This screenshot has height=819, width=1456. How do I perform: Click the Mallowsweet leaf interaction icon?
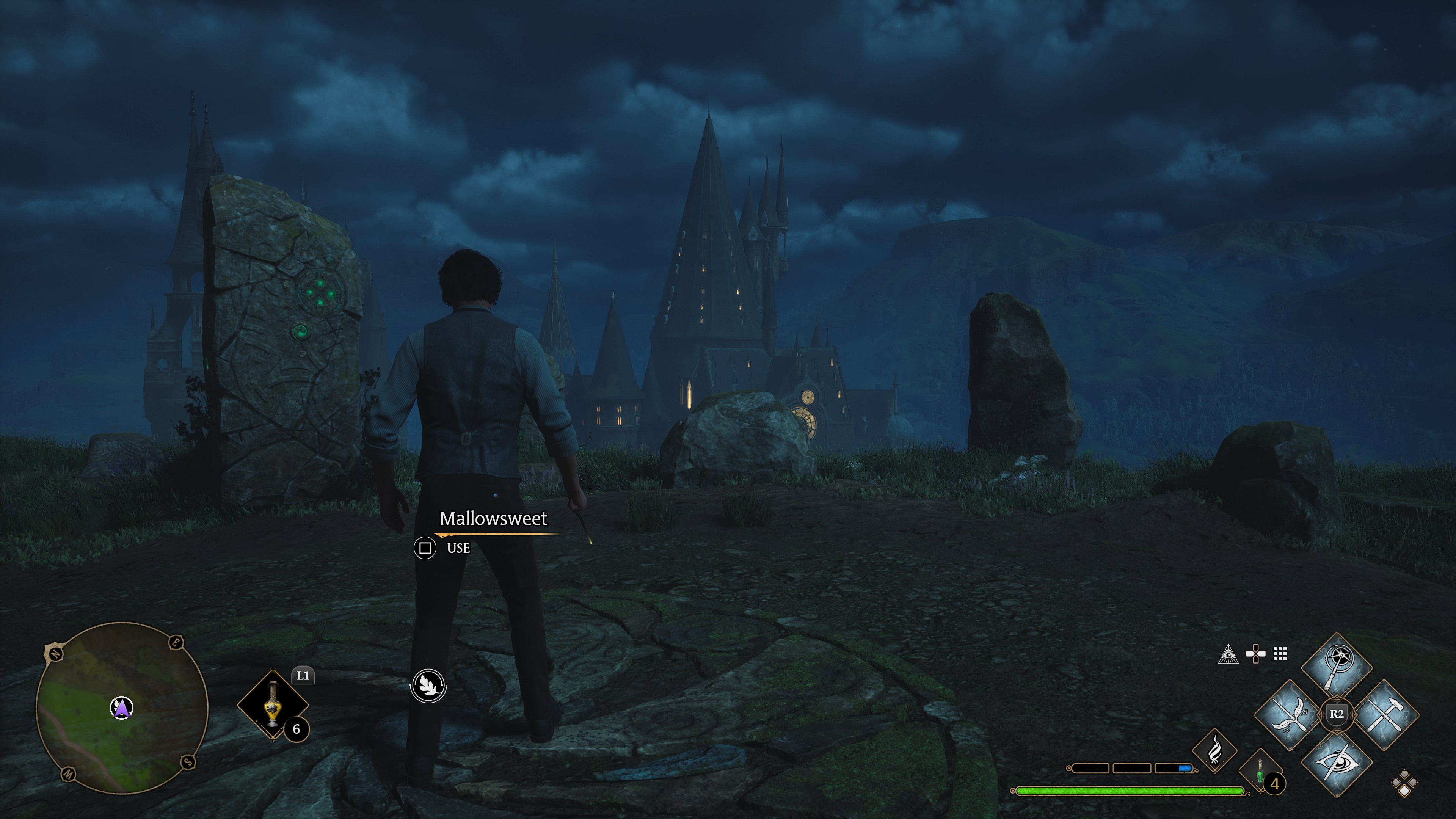tap(428, 686)
